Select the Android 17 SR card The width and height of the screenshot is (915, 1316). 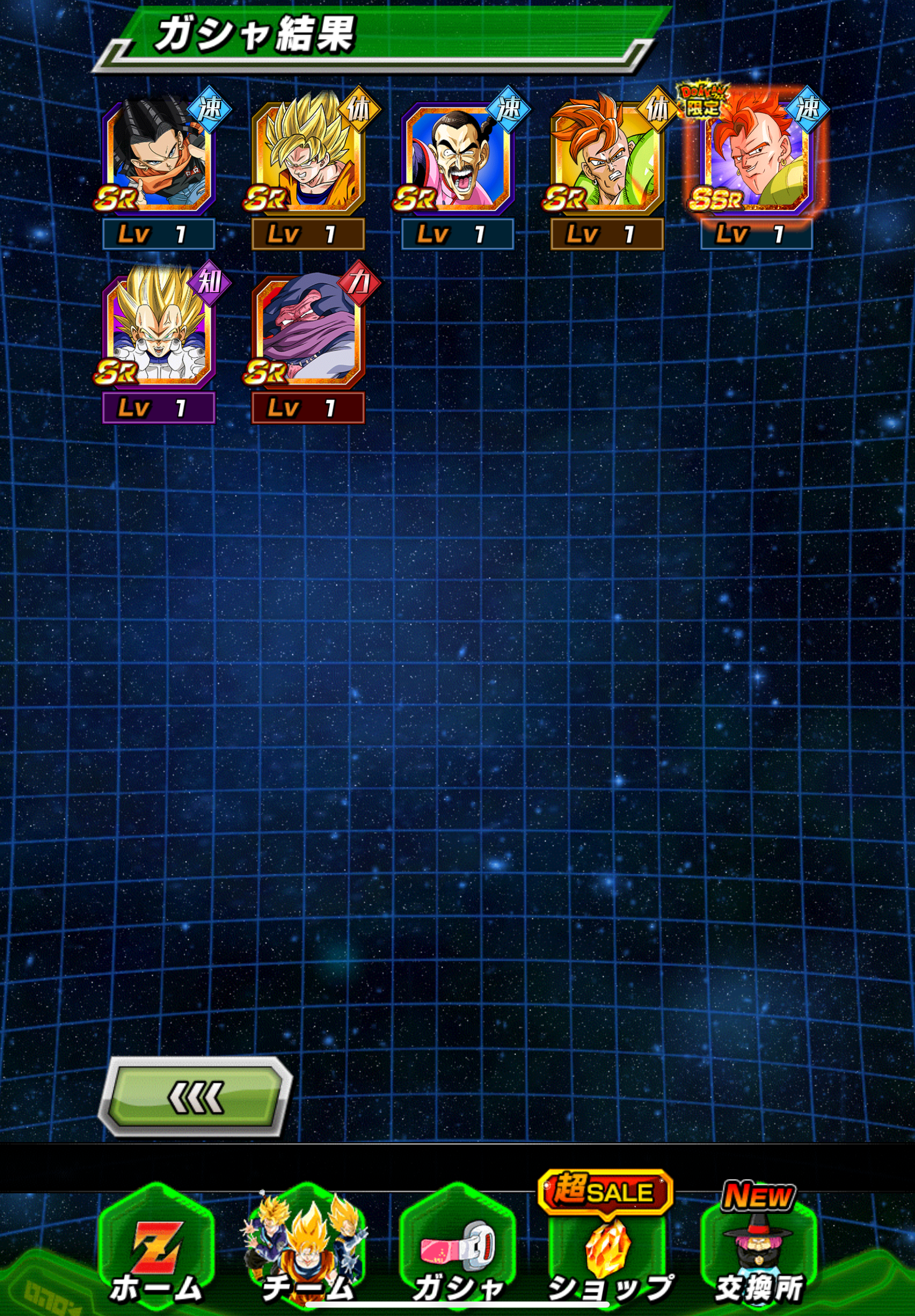tap(158, 158)
